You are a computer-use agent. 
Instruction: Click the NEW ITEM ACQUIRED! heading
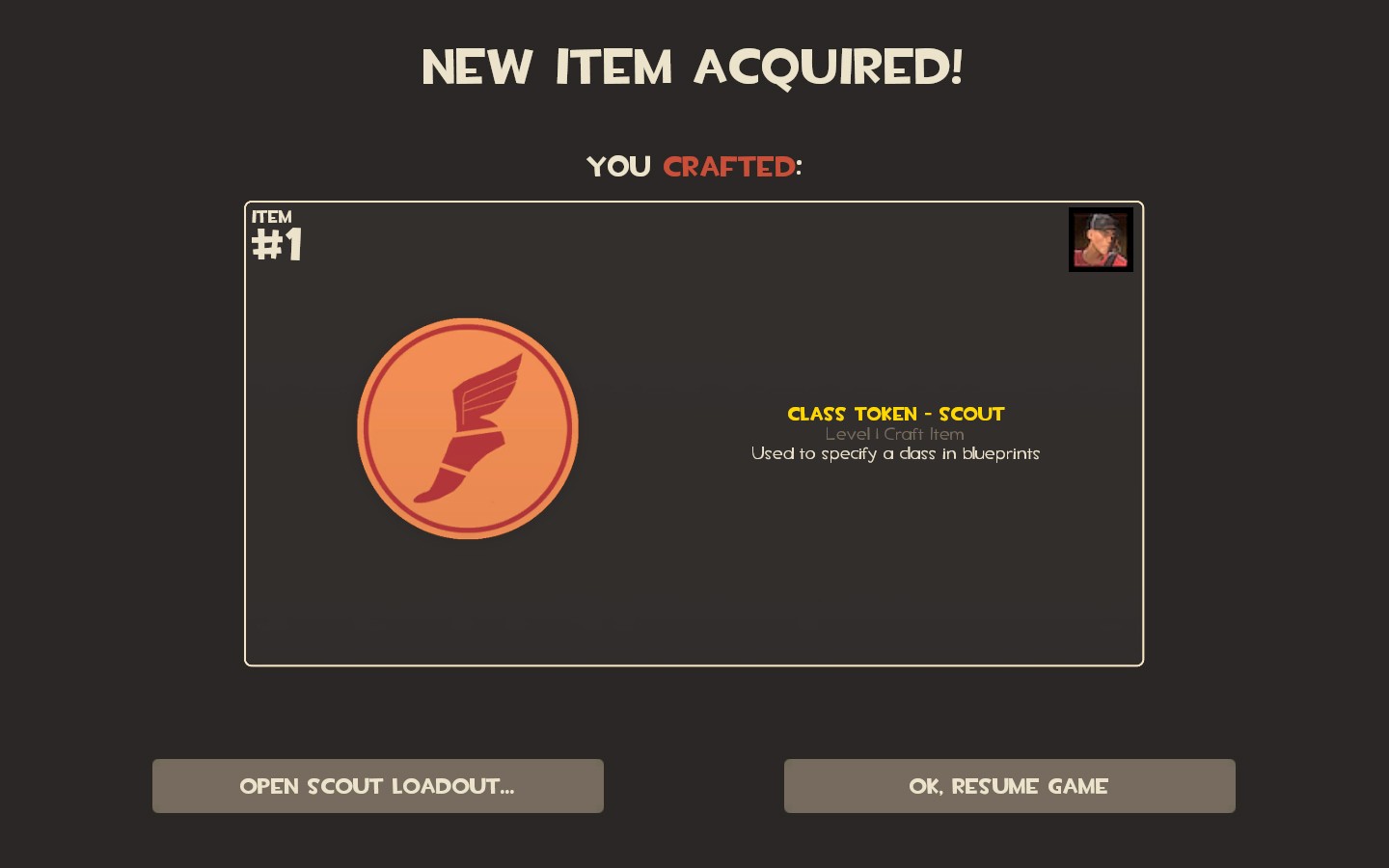pos(694,66)
